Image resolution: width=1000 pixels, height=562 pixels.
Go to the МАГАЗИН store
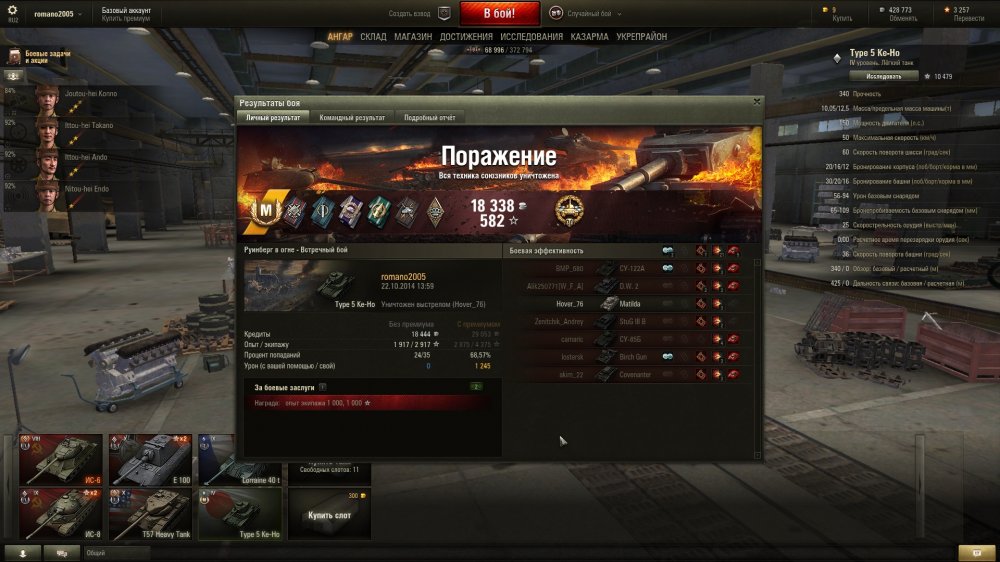point(413,37)
